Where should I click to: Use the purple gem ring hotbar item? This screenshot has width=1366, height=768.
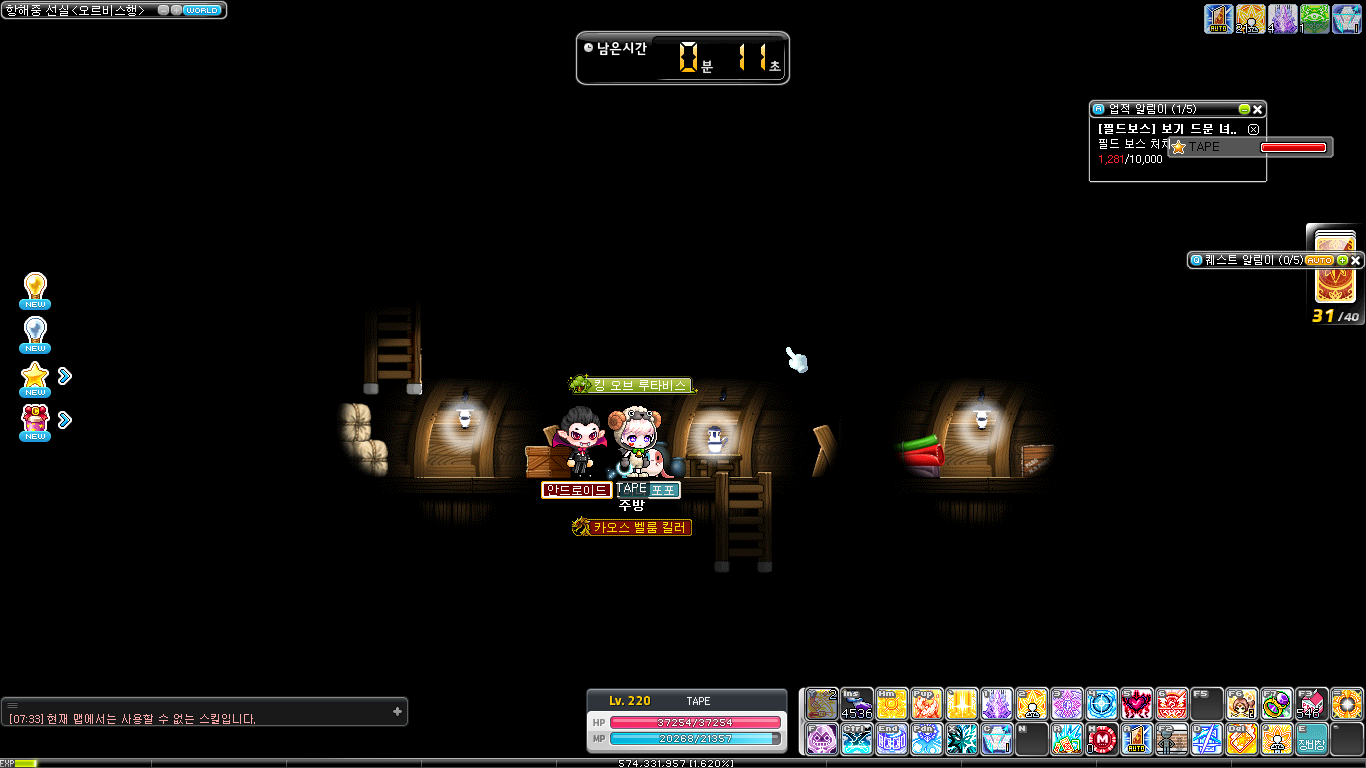click(x=1277, y=704)
